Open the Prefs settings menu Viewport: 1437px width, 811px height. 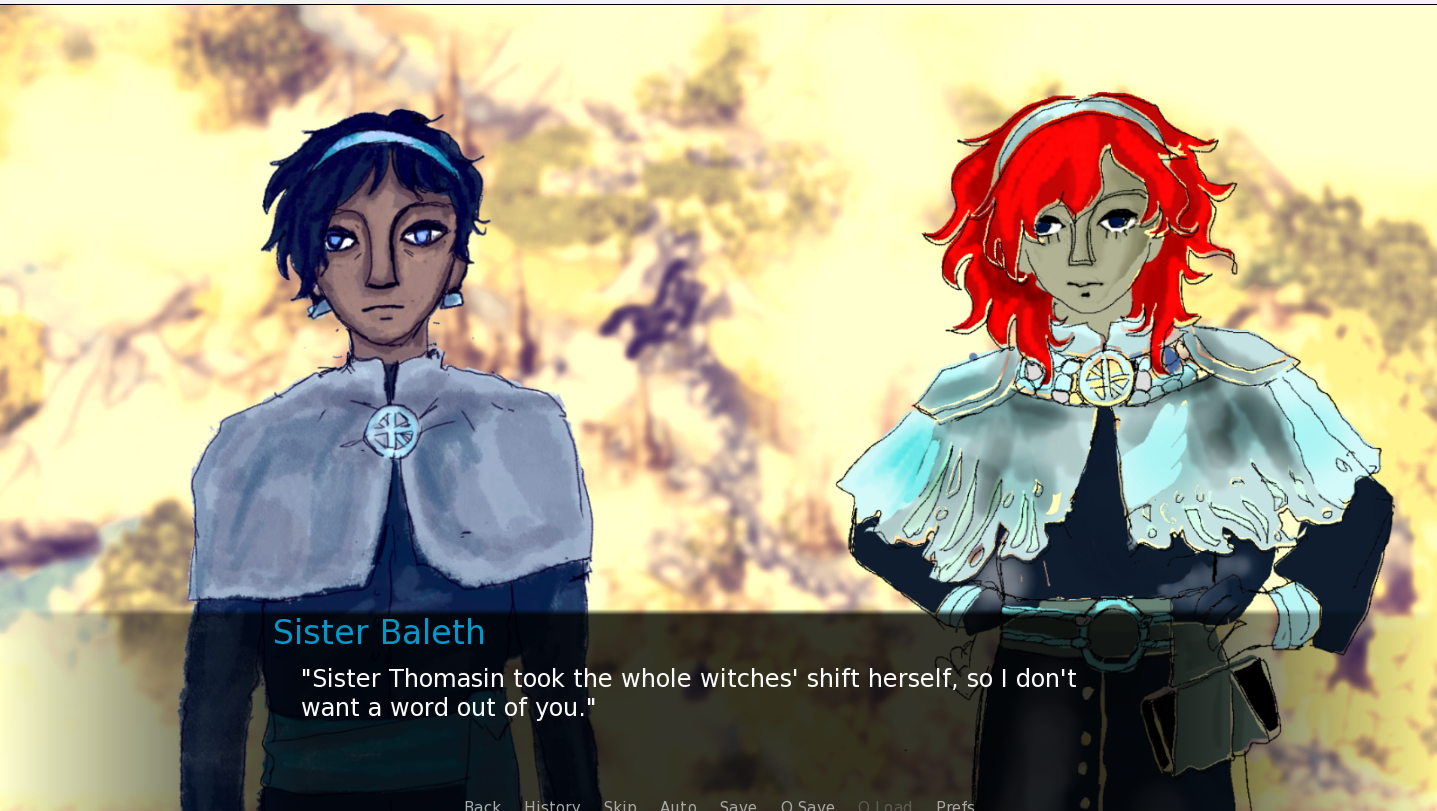coord(955,805)
